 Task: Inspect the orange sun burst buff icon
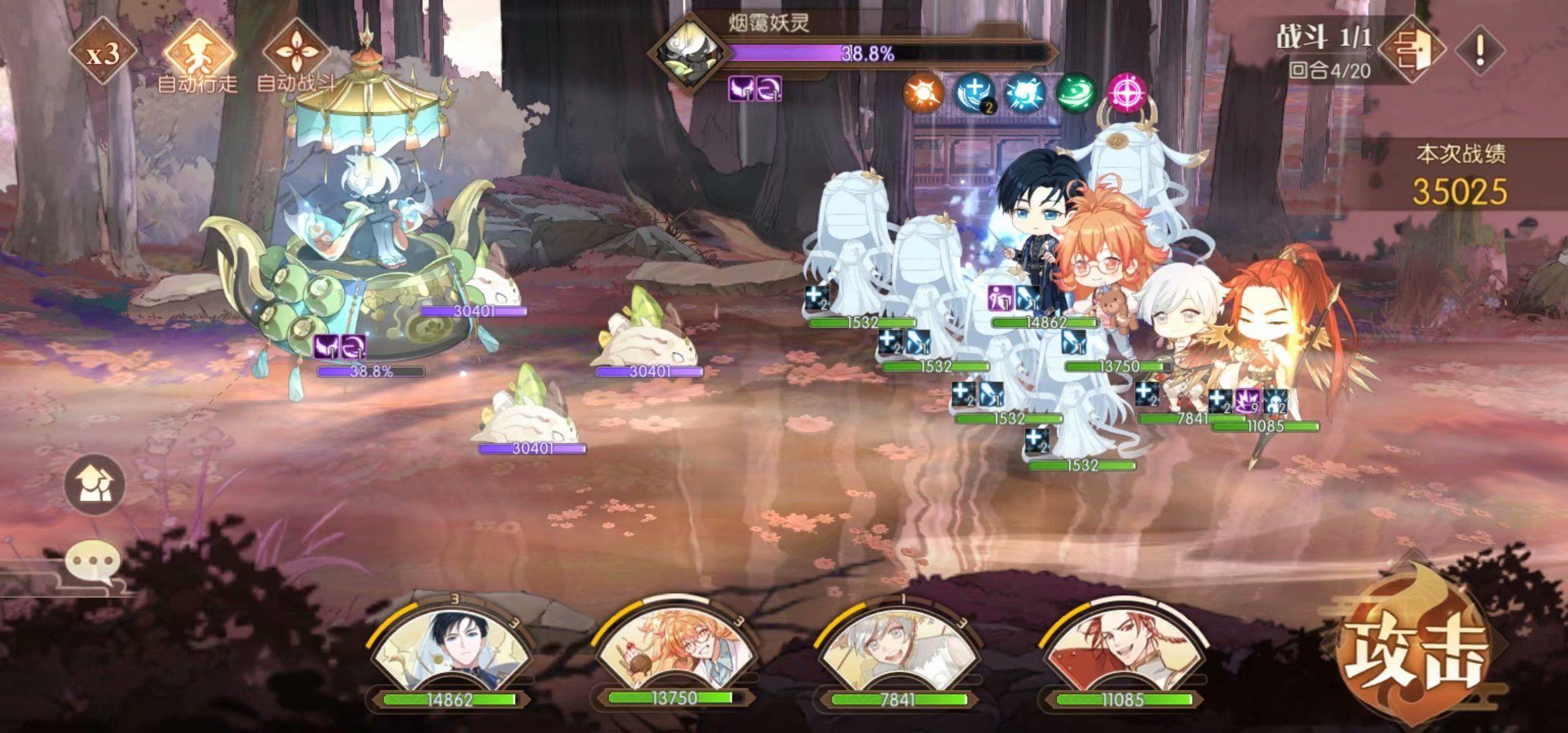tap(924, 93)
